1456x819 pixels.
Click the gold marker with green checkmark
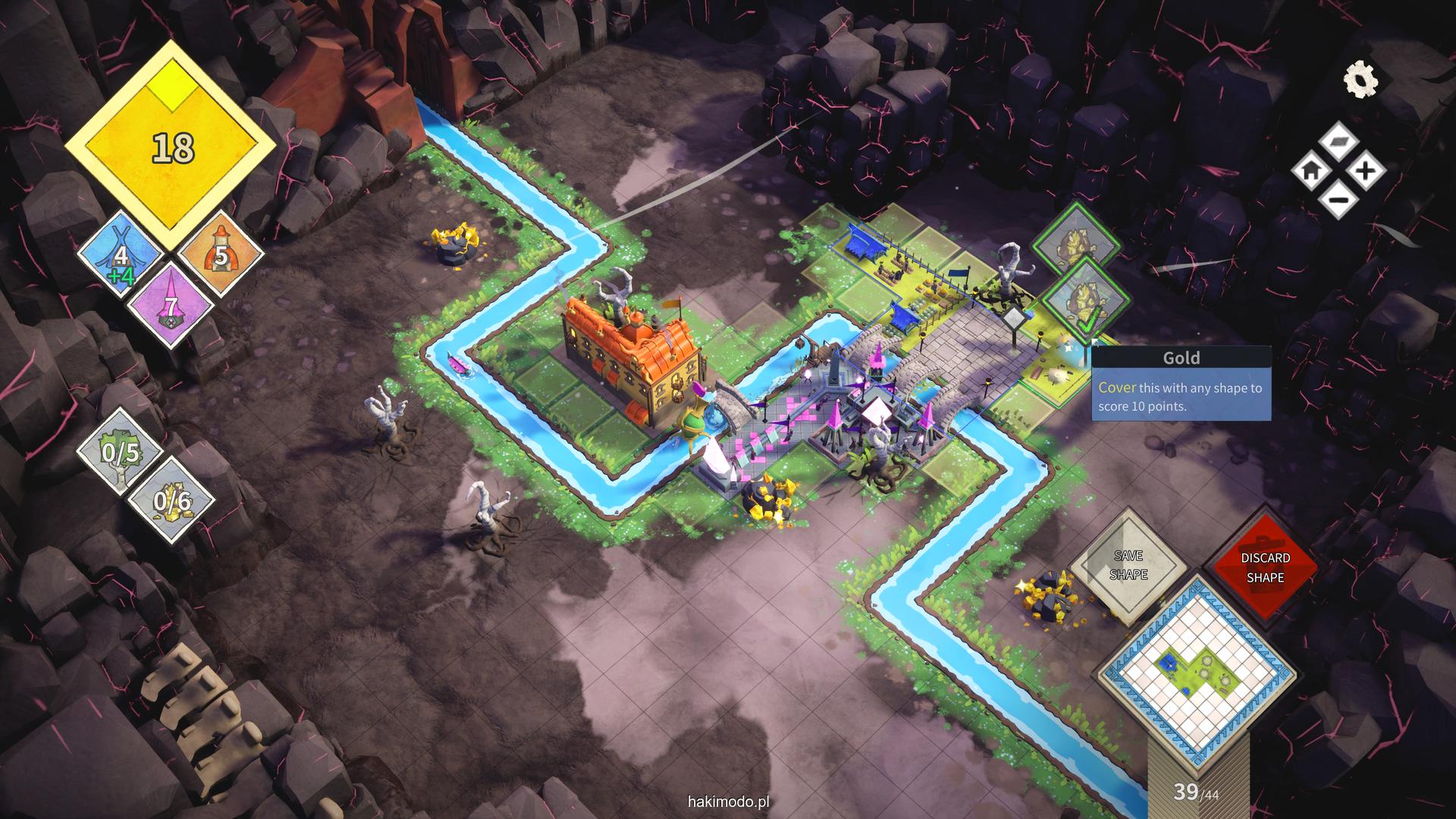1085,301
